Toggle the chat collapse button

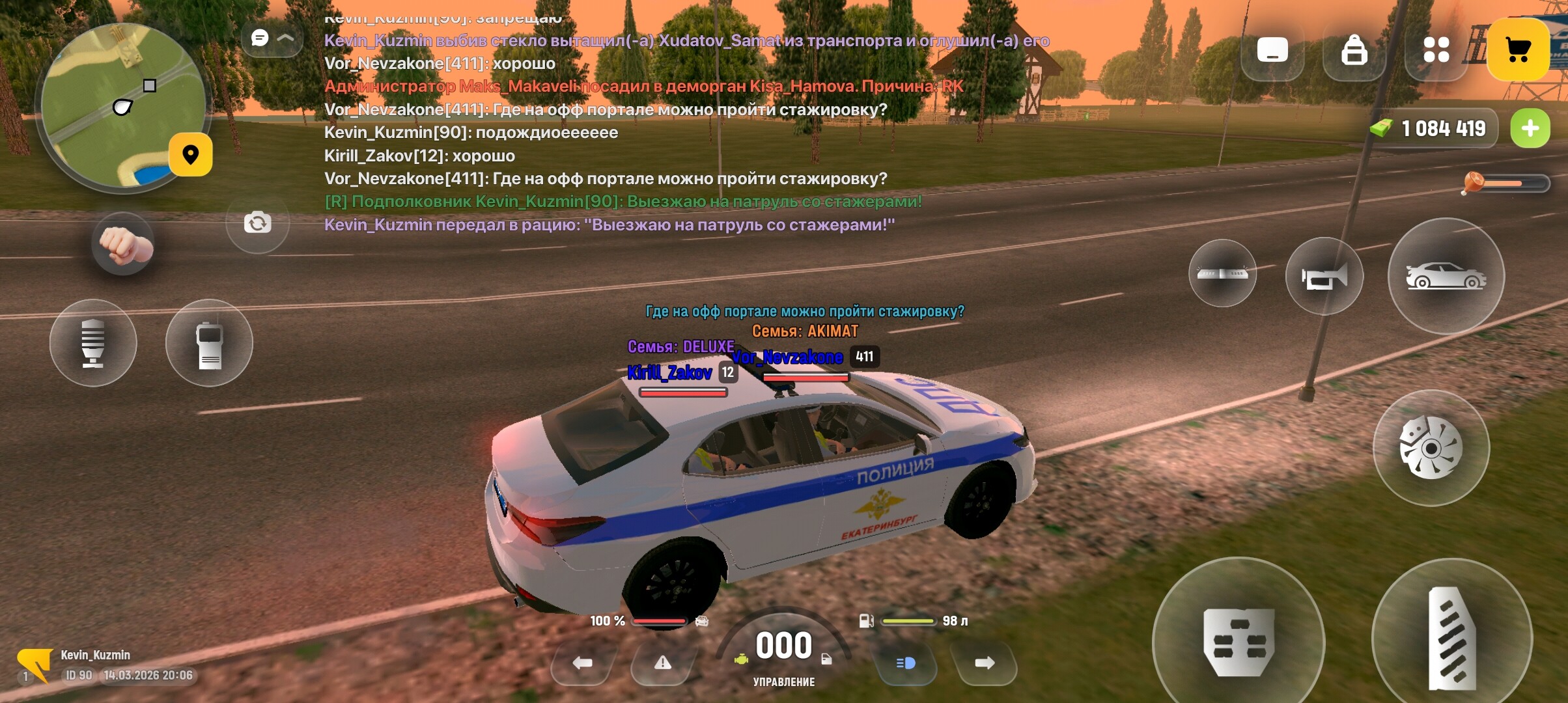(272, 38)
